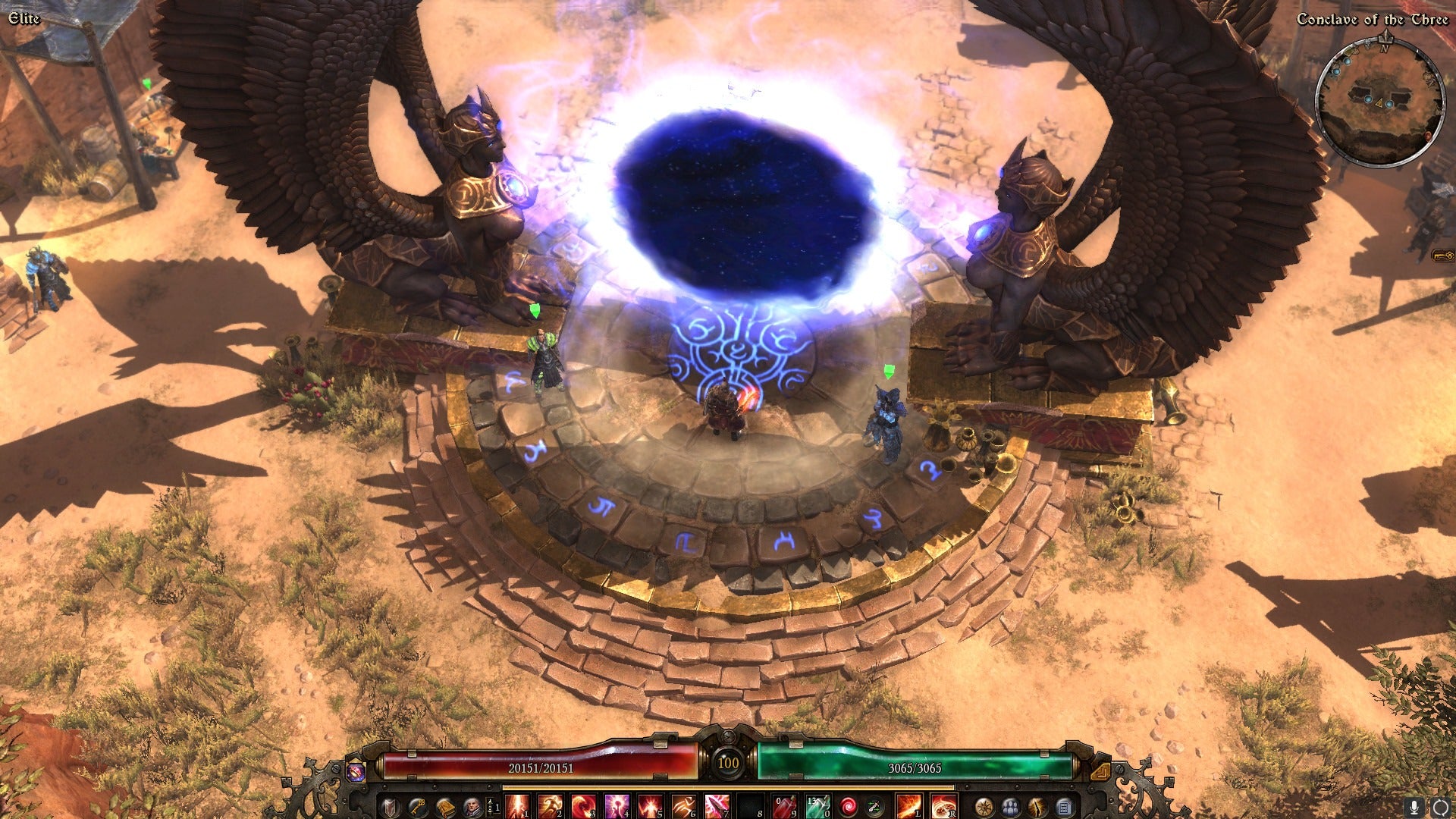Screen dimensions: 1456x819
Task: Expand the arrow at the energy bar's right end
Action: click(1100, 770)
